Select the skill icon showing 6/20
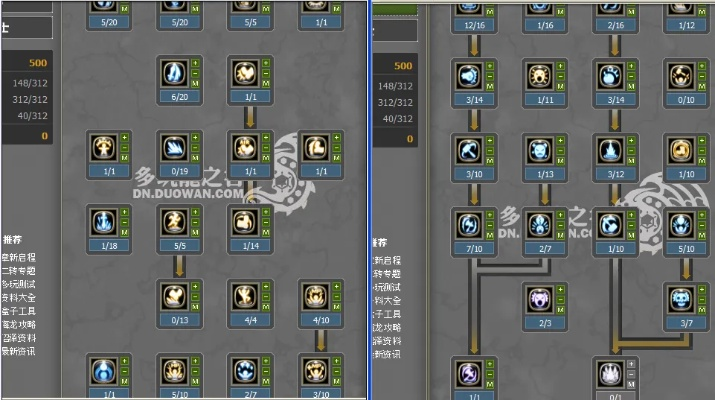The width and height of the screenshot is (715, 400). (174, 73)
